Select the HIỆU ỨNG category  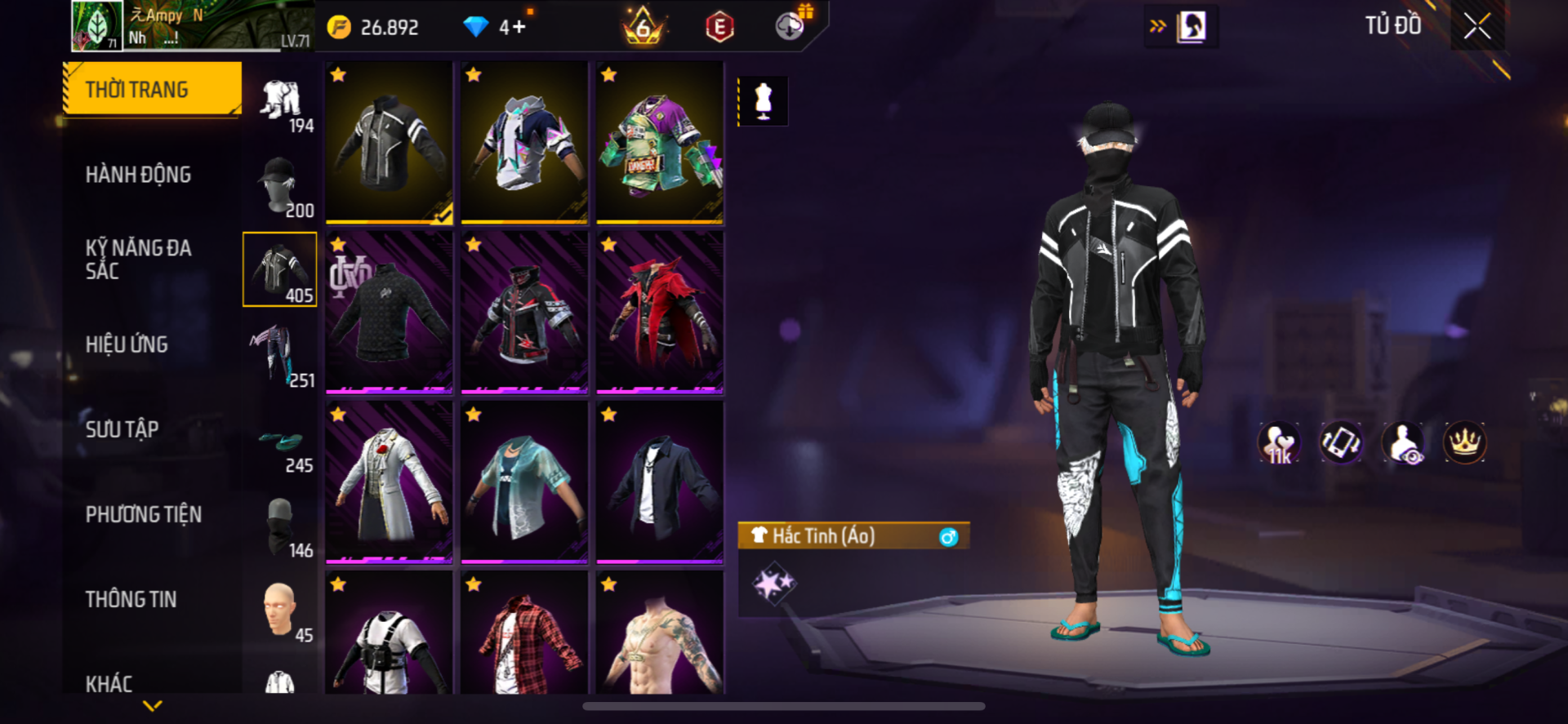coord(127,344)
